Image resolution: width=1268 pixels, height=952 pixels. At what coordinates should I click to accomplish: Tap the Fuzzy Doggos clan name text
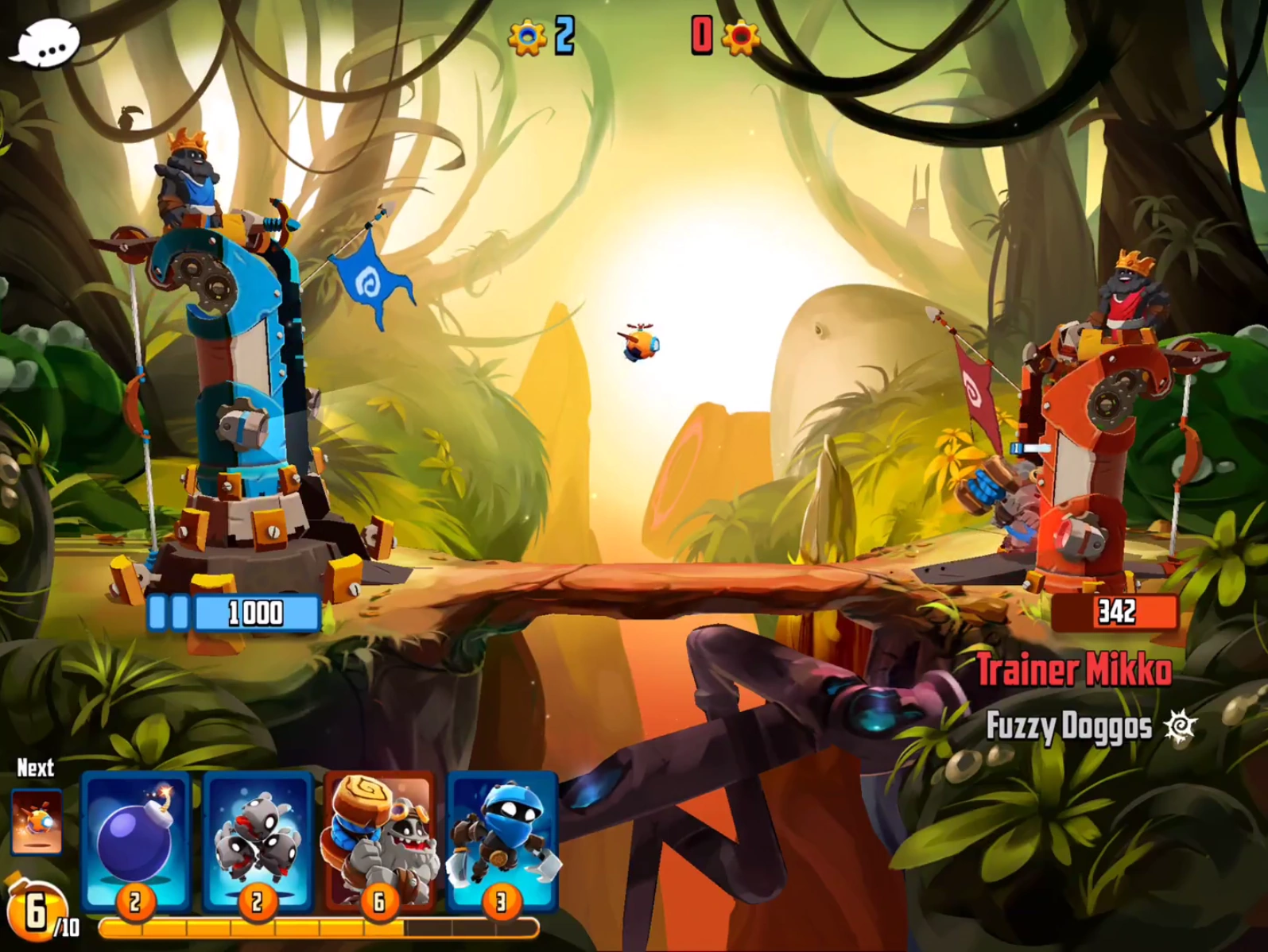point(1069,725)
